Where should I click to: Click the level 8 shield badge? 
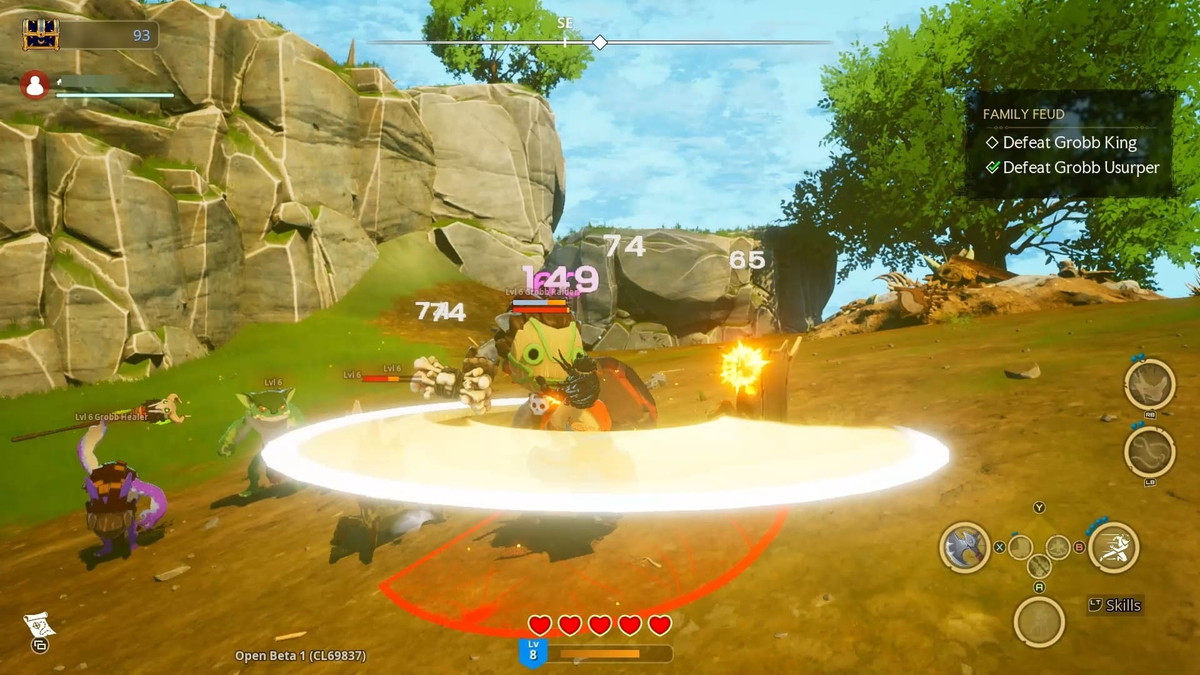coord(533,652)
